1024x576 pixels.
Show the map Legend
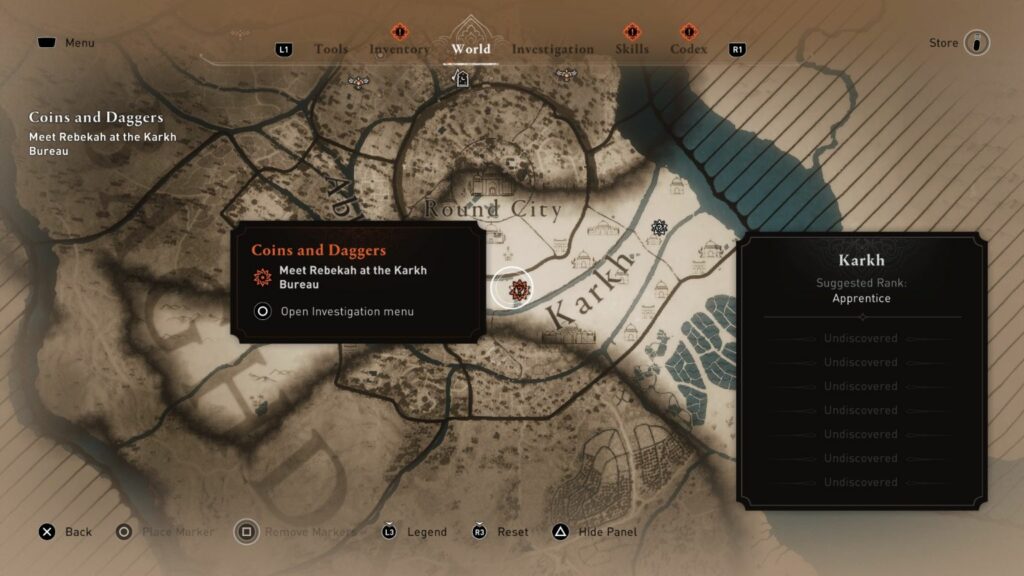[426, 532]
